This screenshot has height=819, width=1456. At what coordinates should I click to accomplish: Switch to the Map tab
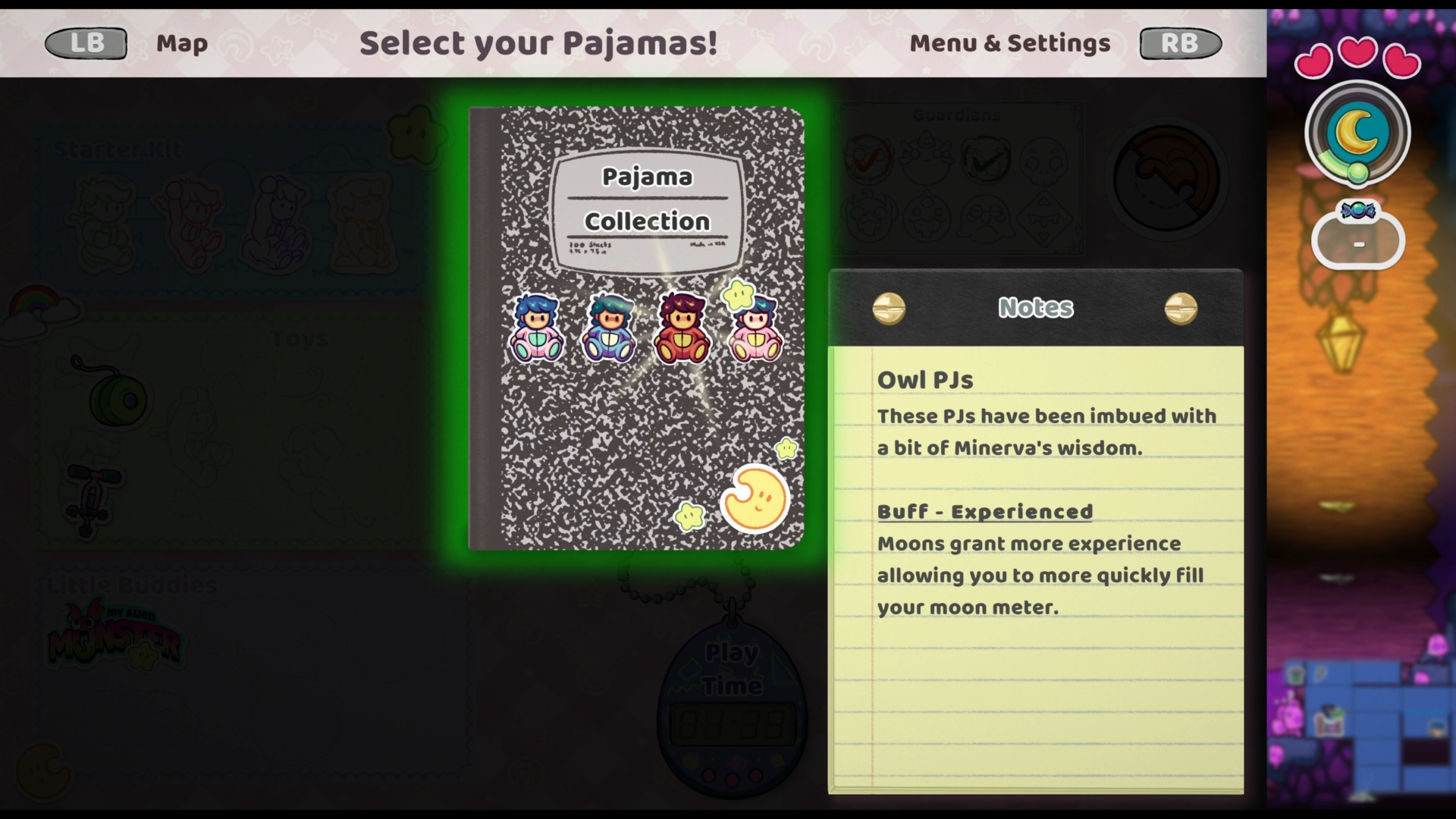pos(181,44)
